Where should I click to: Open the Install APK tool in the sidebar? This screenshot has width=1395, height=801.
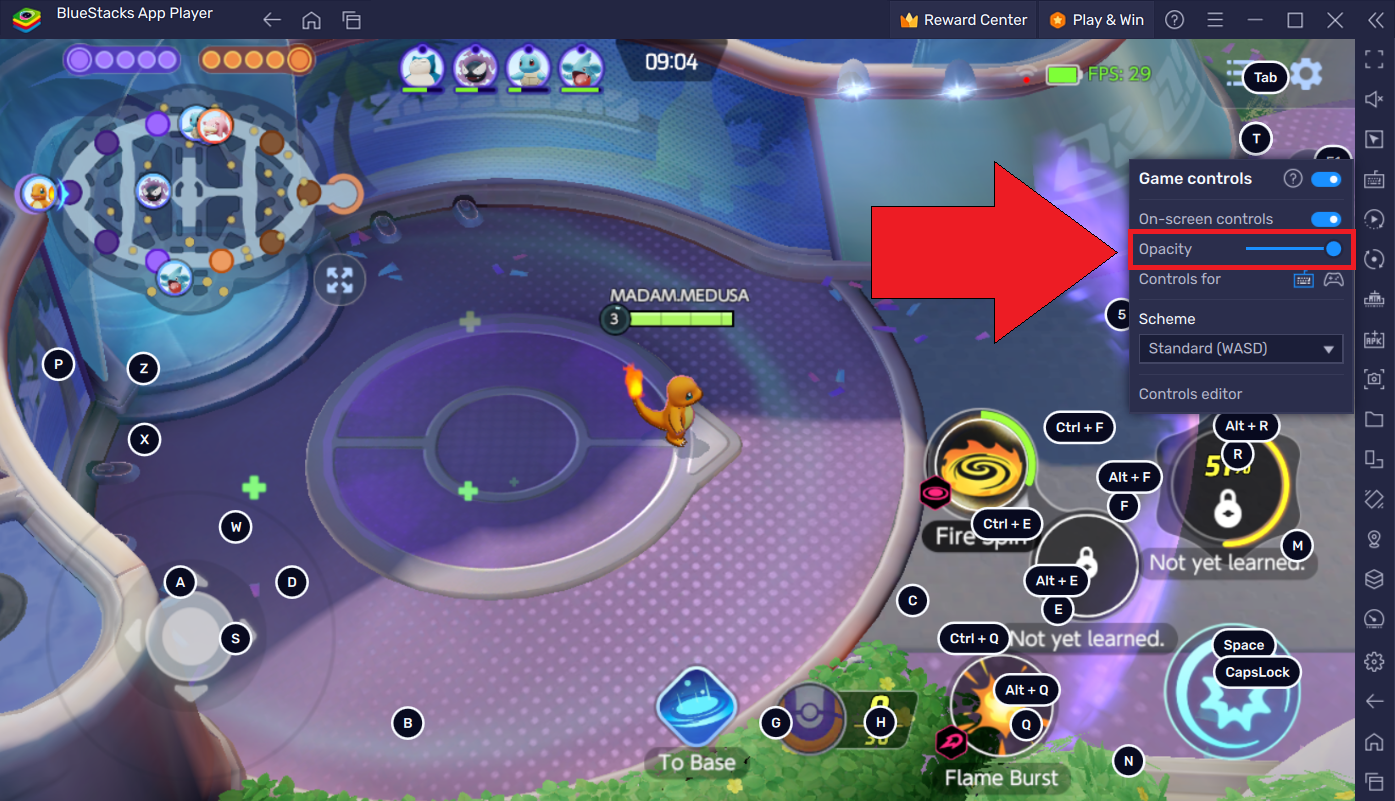[x=1374, y=338]
